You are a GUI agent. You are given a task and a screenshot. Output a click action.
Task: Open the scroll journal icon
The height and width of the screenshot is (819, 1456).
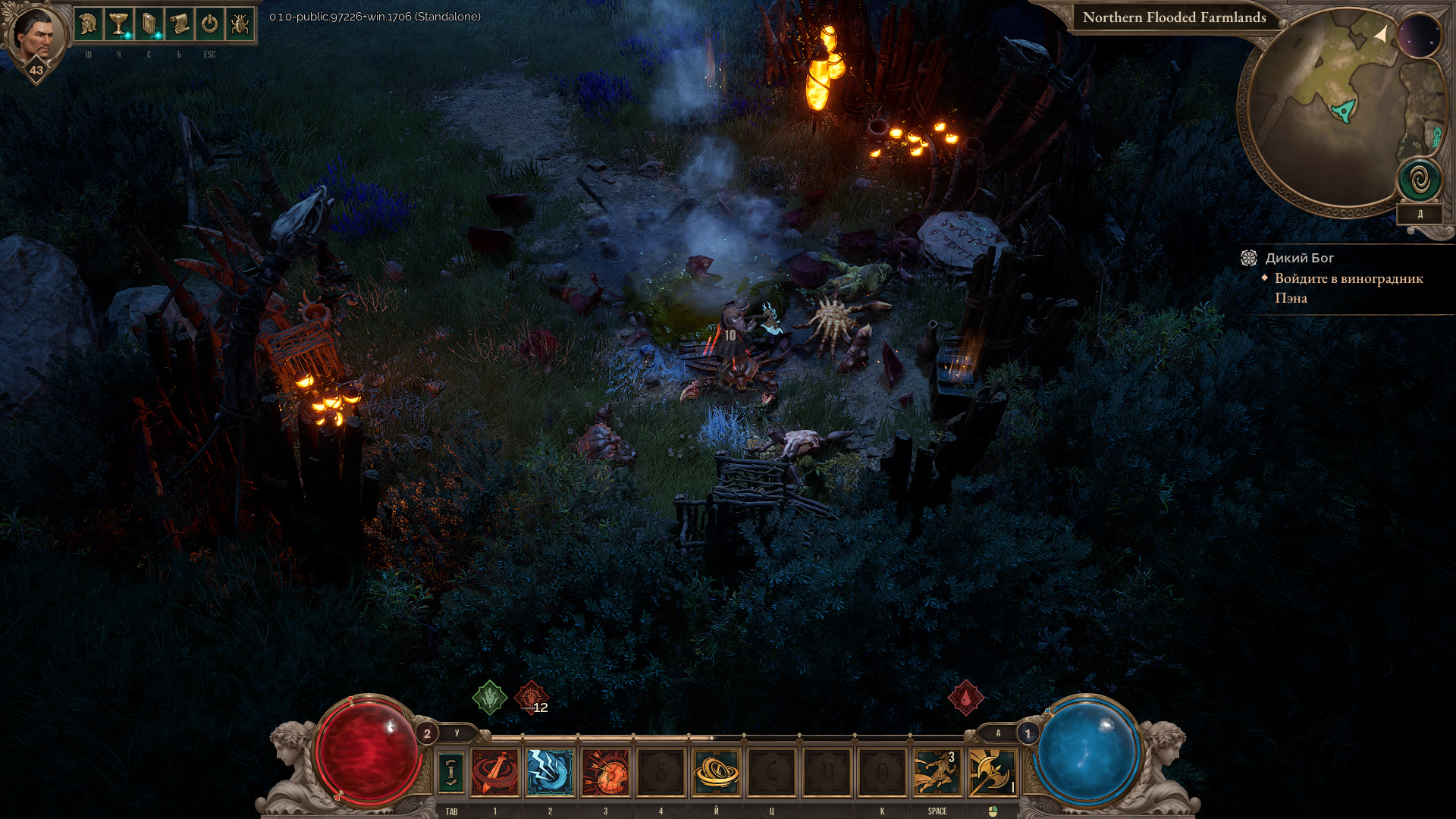click(x=180, y=25)
